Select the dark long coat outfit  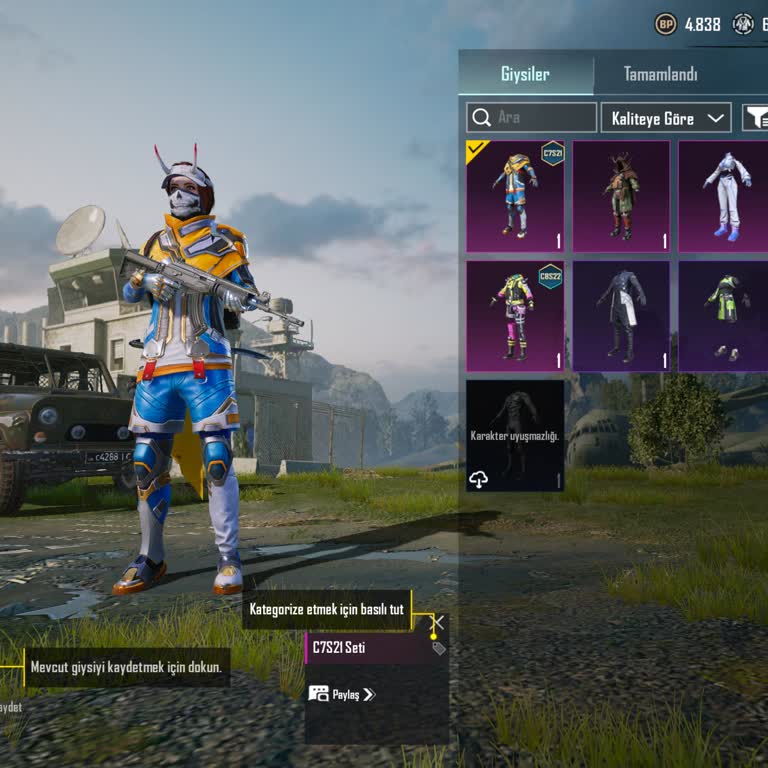coord(621,316)
